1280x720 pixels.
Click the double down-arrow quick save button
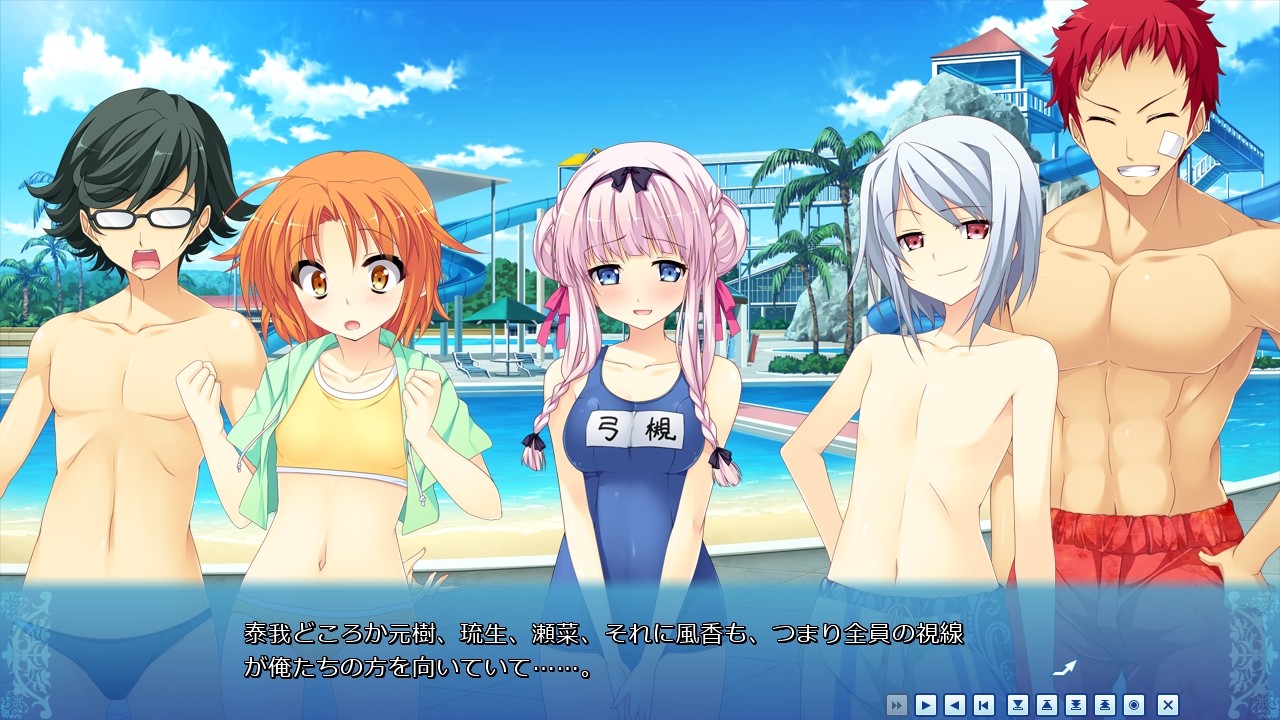point(1076,704)
